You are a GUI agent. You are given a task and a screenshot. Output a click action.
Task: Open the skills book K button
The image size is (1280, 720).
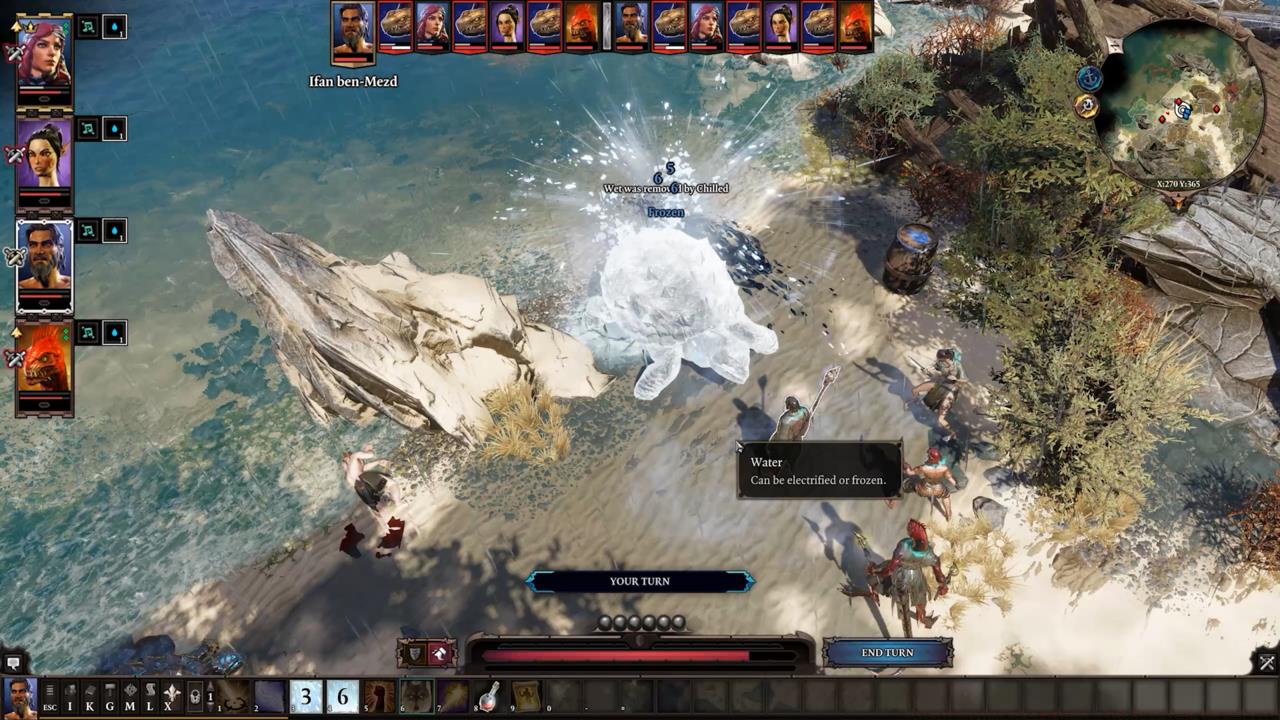90,695
